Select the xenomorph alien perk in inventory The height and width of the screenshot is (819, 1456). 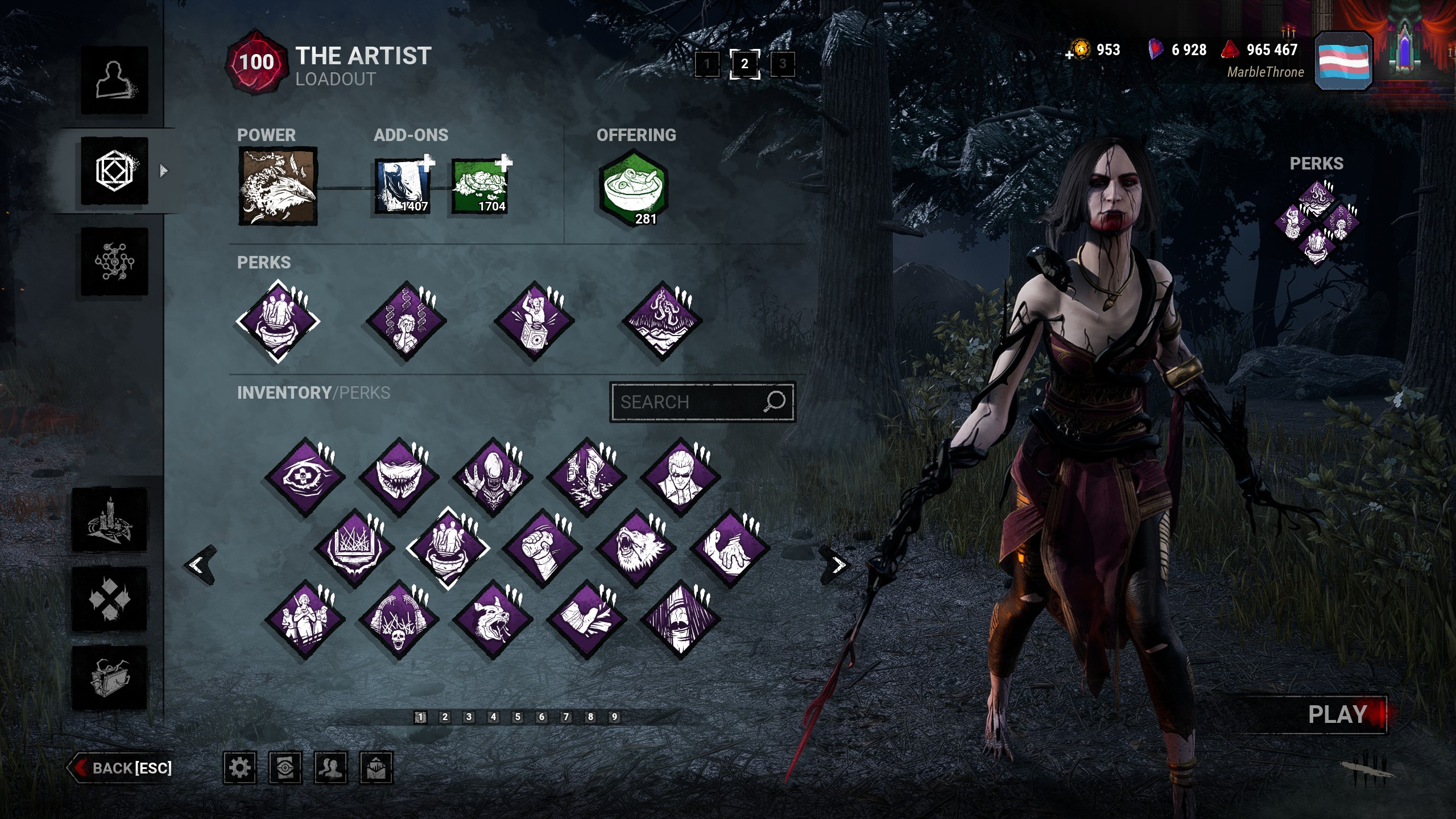point(493,477)
